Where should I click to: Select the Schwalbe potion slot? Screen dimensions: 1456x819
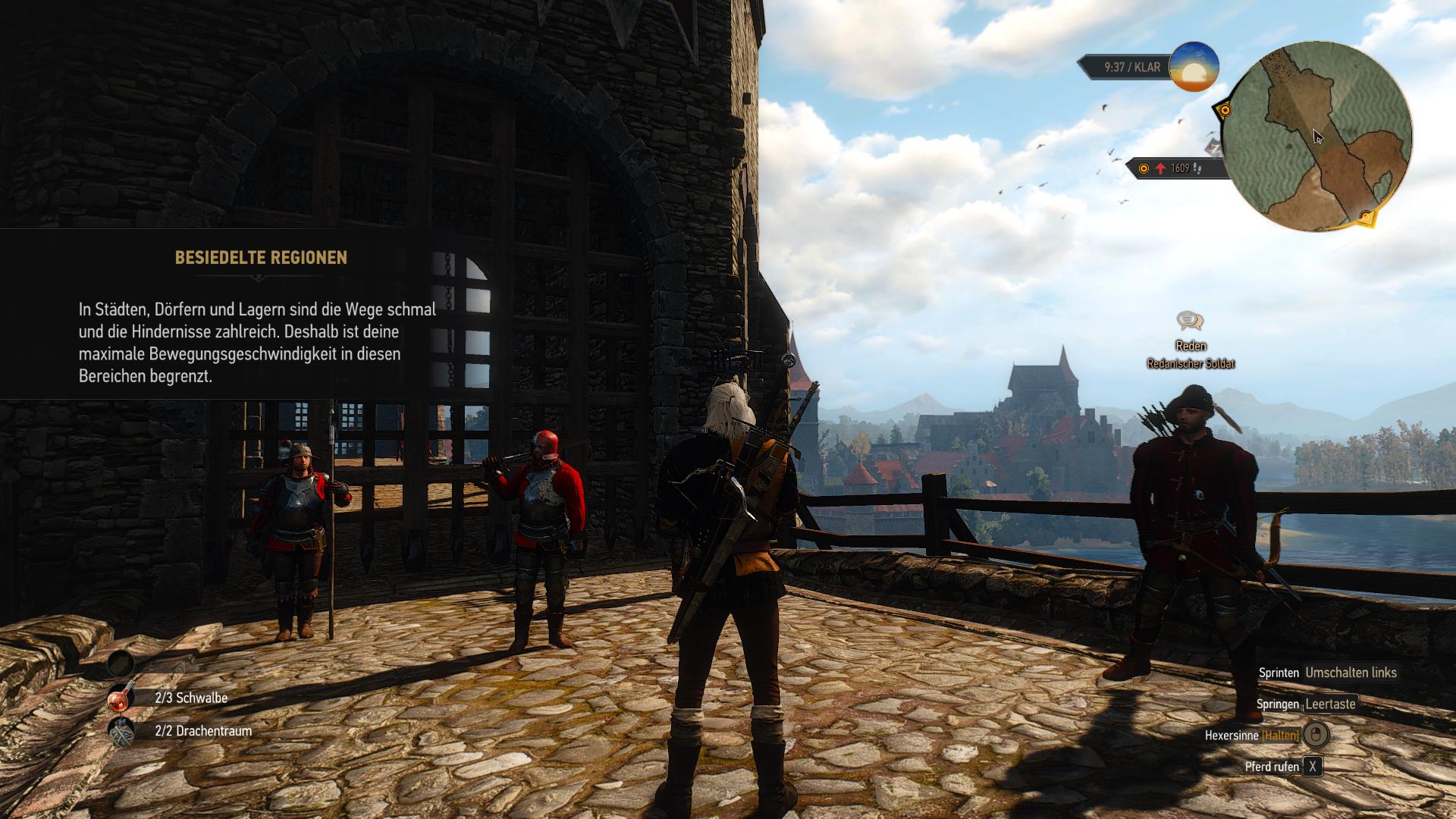pos(121,698)
